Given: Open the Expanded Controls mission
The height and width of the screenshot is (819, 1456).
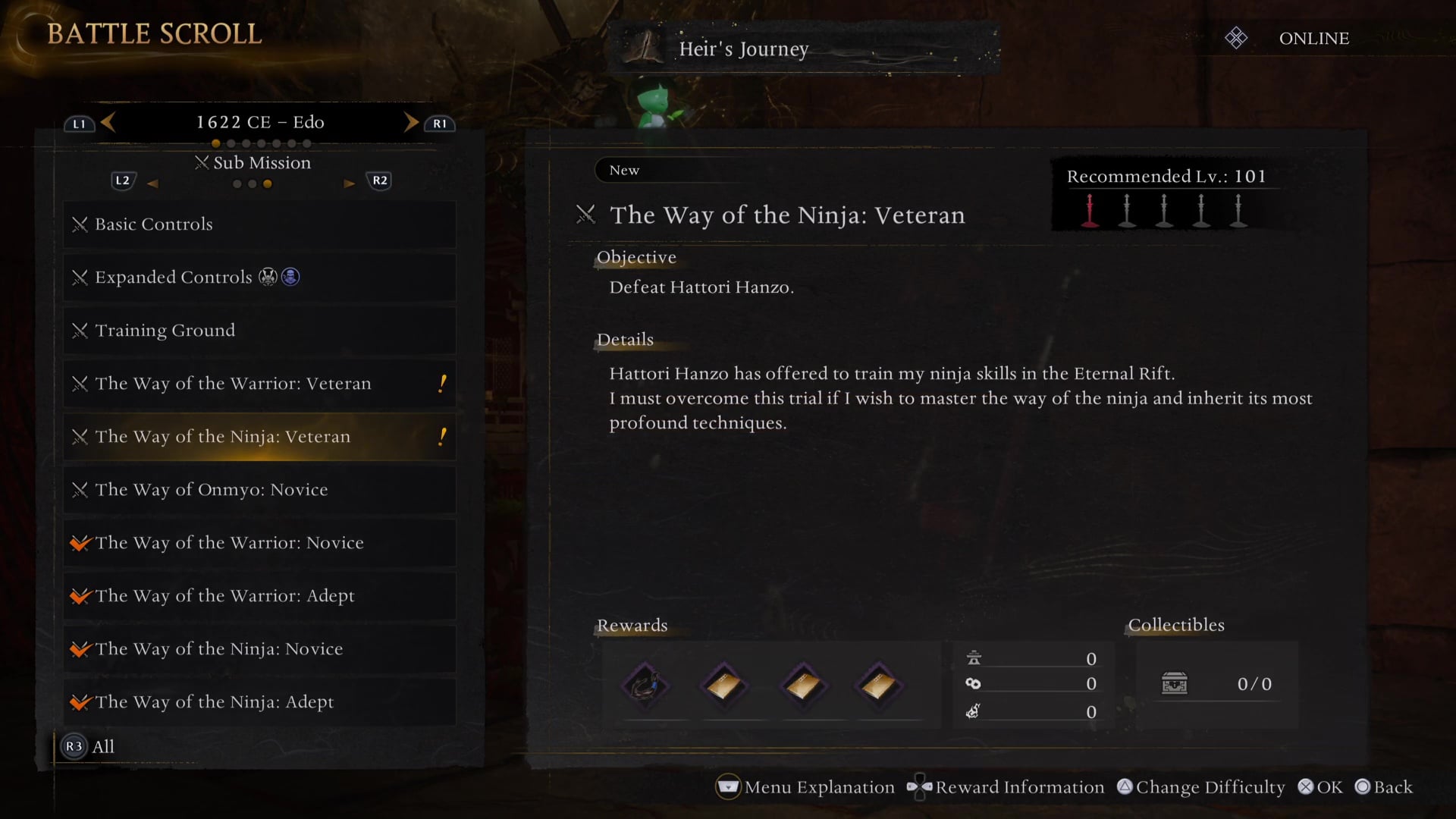Looking at the screenshot, I should pos(259,278).
